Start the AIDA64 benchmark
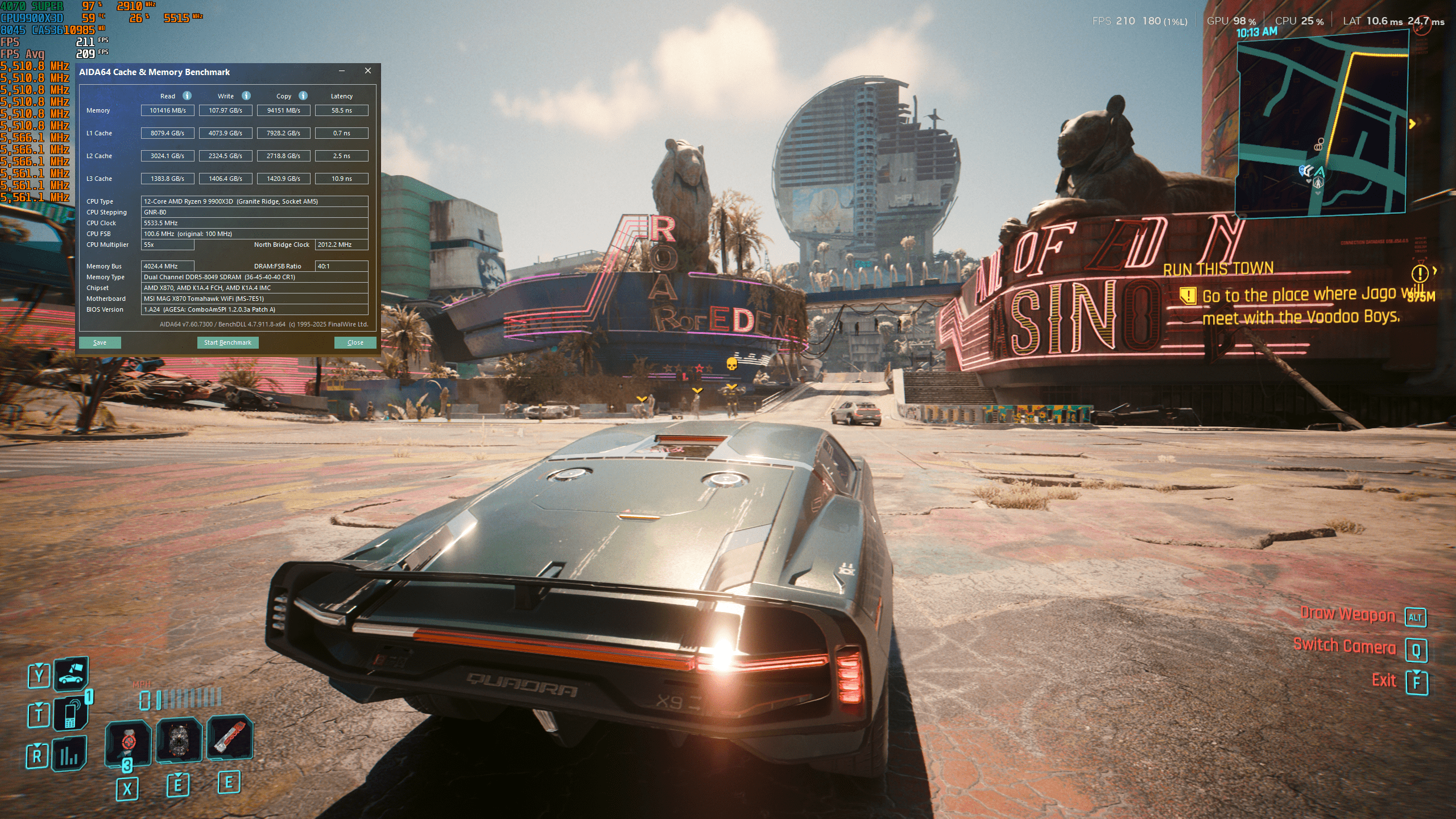The image size is (1456, 819). tap(227, 342)
